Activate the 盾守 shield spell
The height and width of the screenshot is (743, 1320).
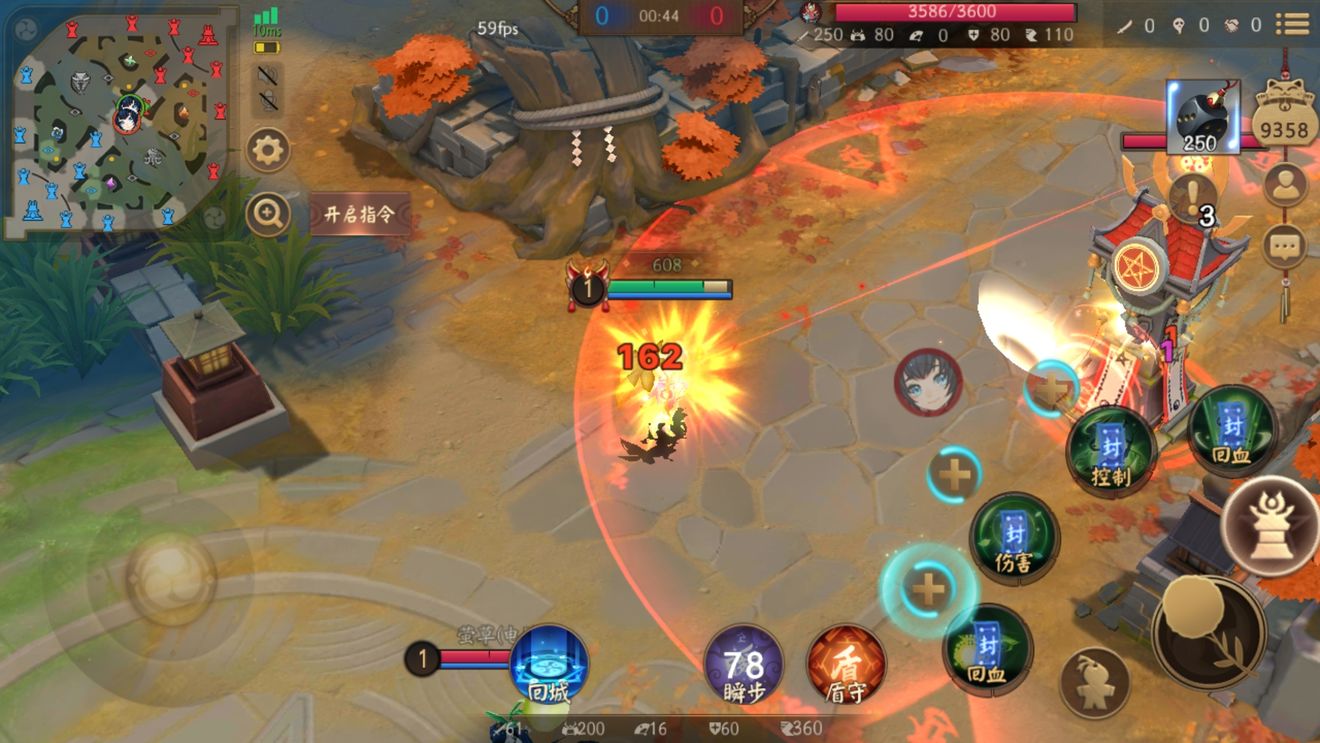point(845,665)
